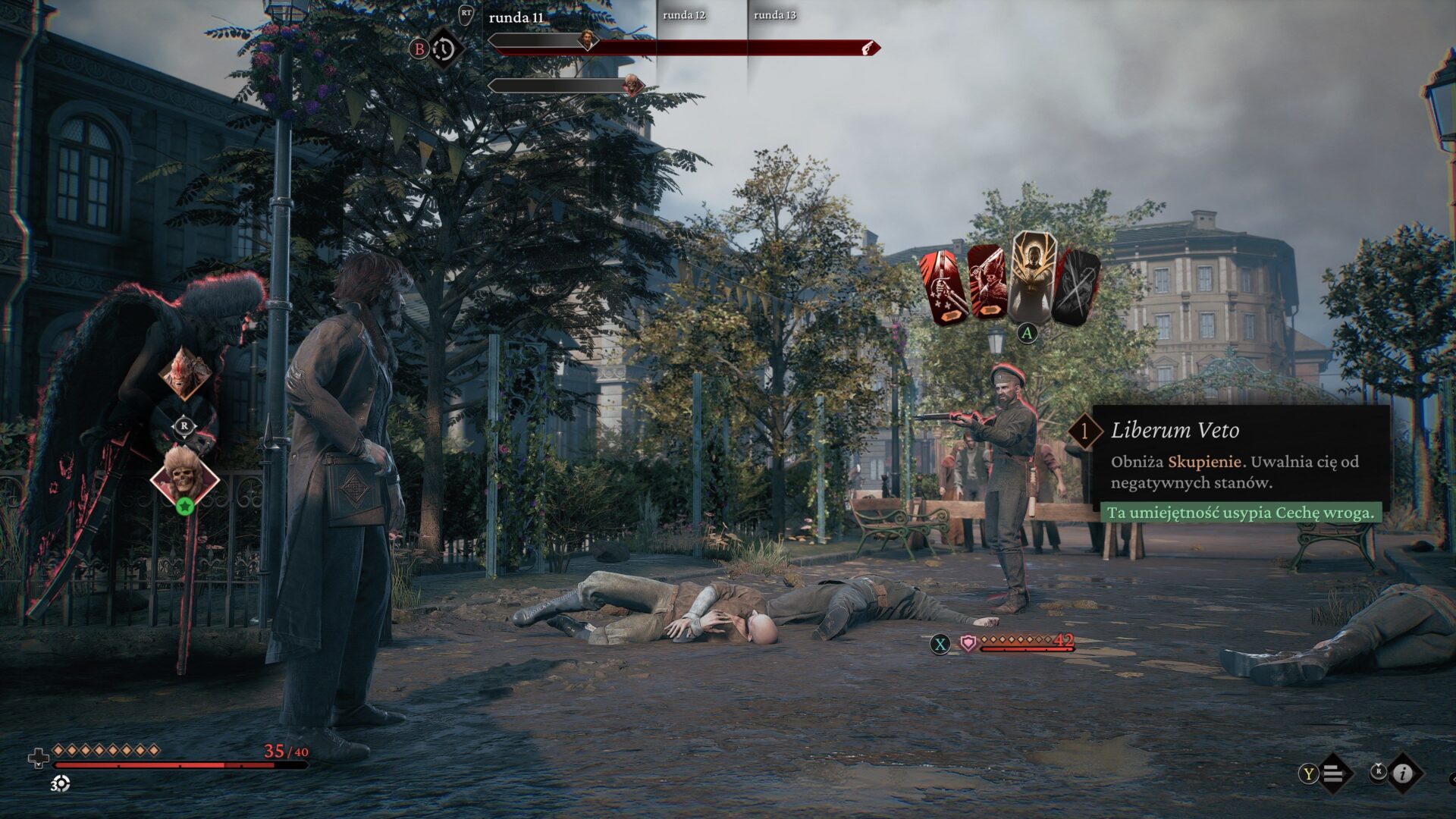The height and width of the screenshot is (819, 1456).
Task: Select the enemy portrait on lower timeline
Action: tap(632, 85)
